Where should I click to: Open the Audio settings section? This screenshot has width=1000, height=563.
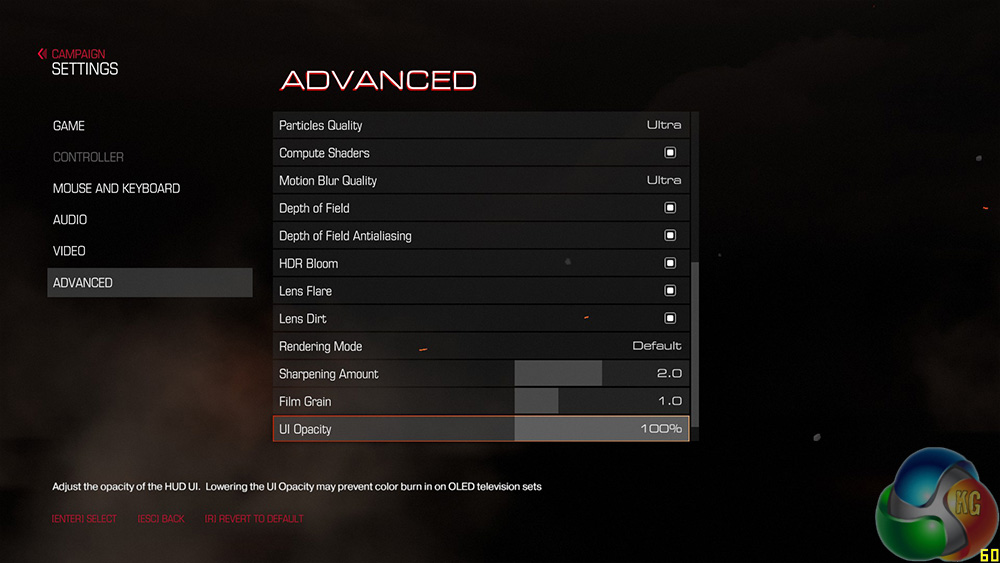coord(70,220)
